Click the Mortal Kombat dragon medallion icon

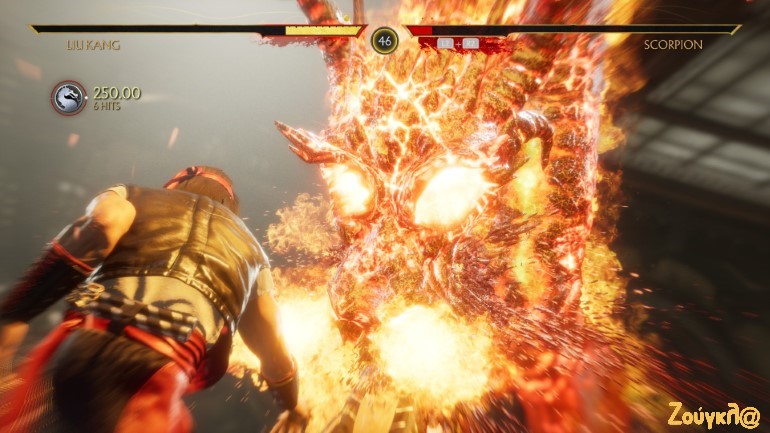(x=69, y=98)
